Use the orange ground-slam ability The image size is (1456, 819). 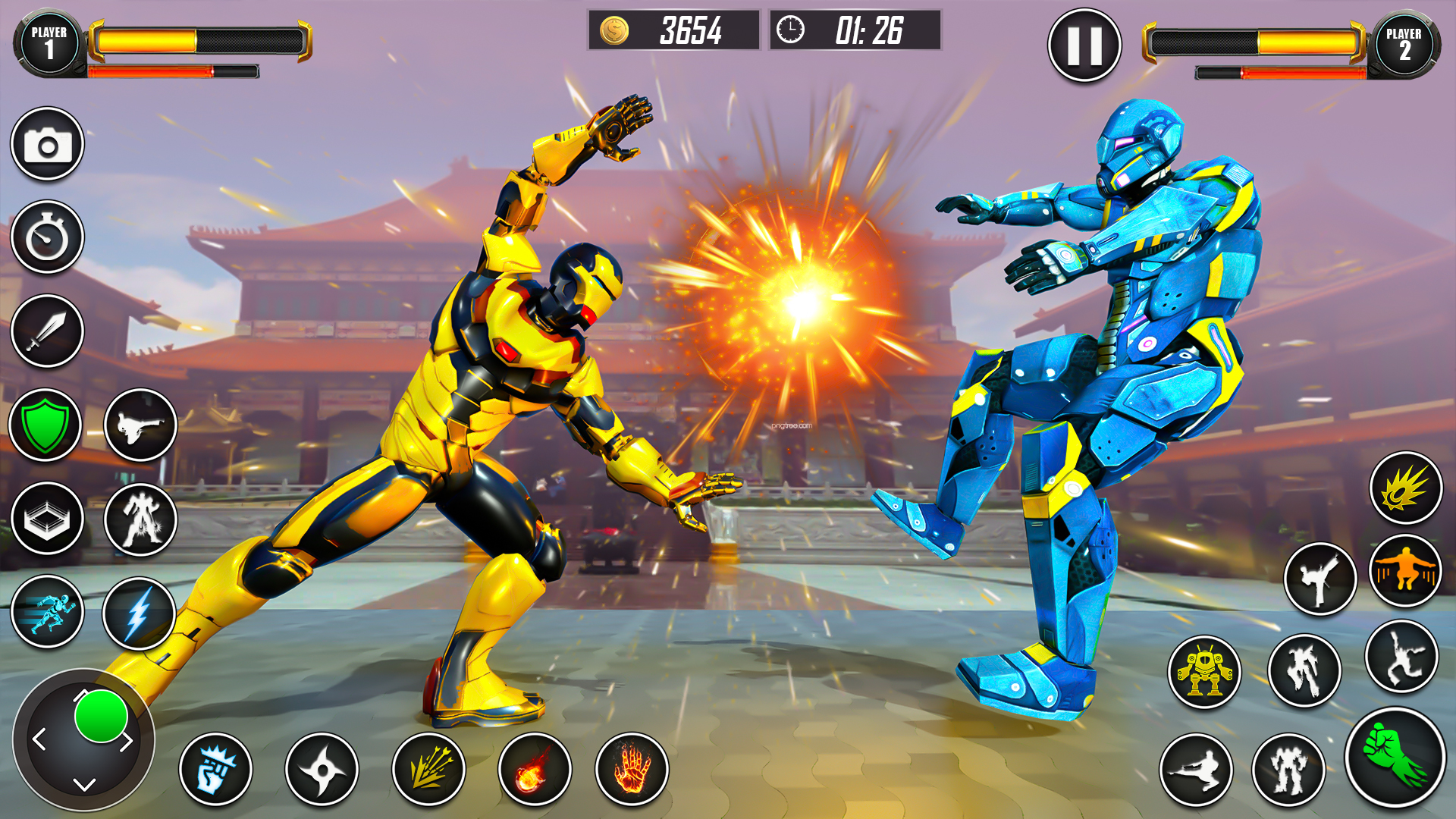1405,571
